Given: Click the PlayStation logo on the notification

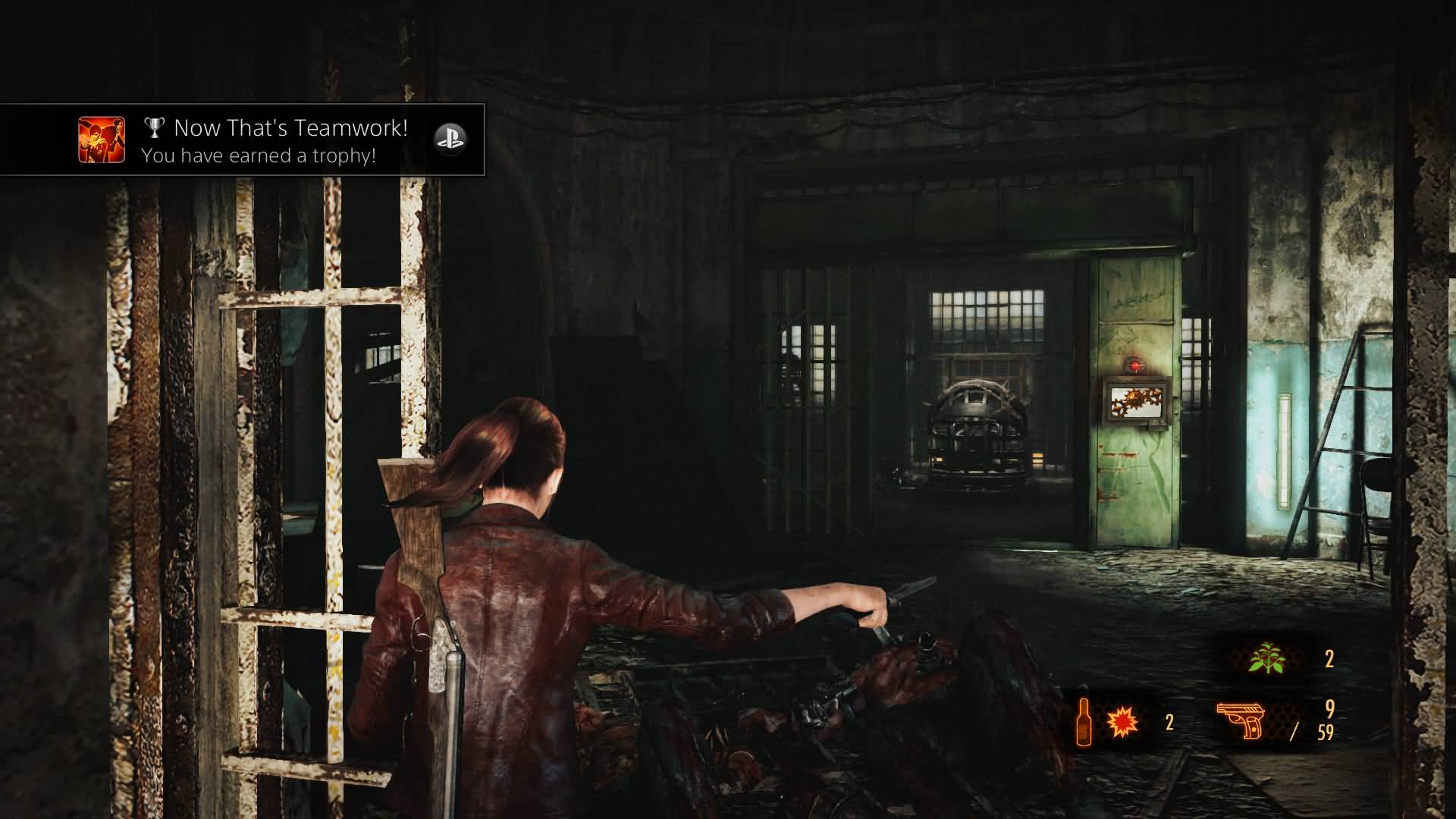Looking at the screenshot, I should tap(450, 139).
